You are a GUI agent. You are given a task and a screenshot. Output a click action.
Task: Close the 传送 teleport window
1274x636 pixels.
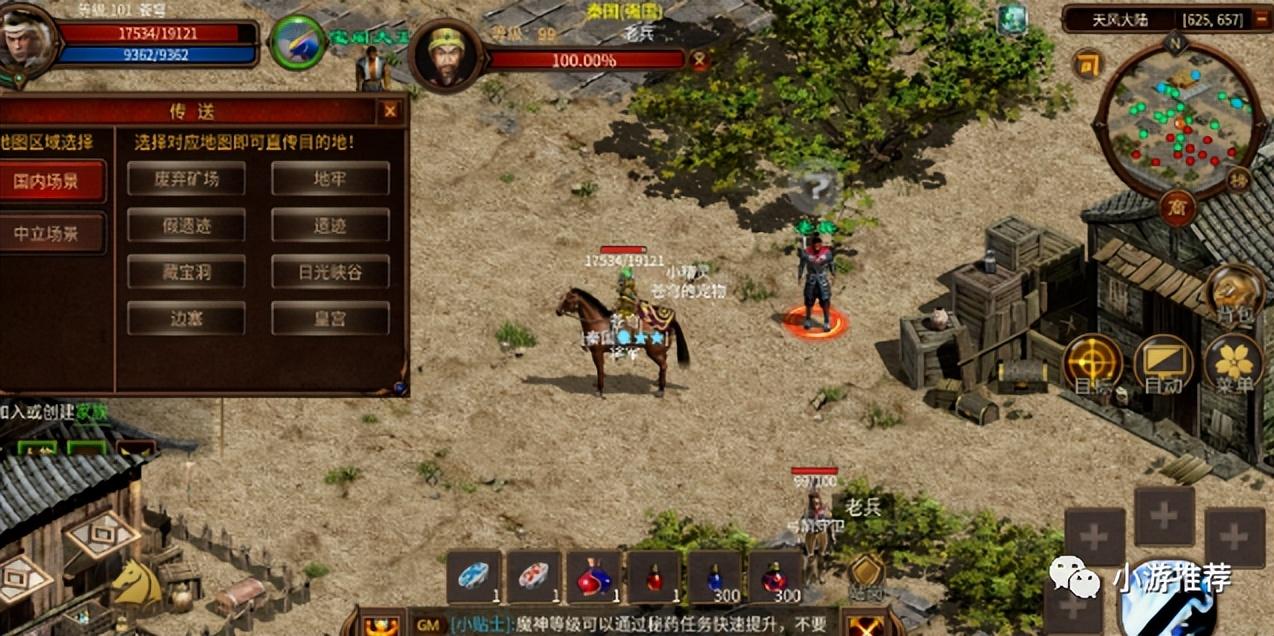pos(390,111)
